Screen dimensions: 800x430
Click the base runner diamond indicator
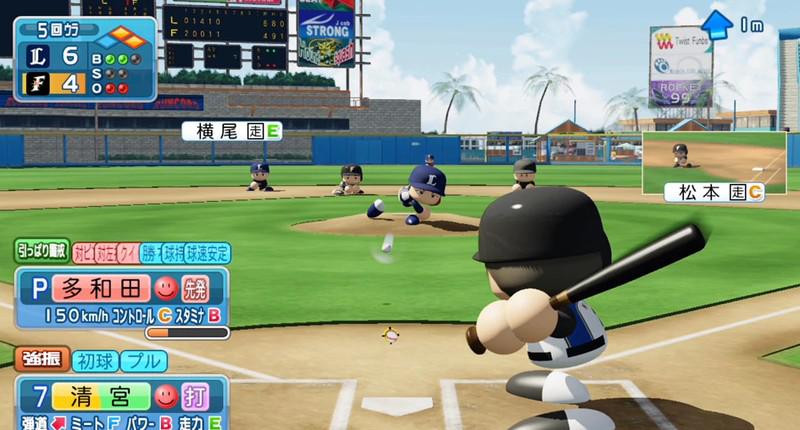pos(127,37)
